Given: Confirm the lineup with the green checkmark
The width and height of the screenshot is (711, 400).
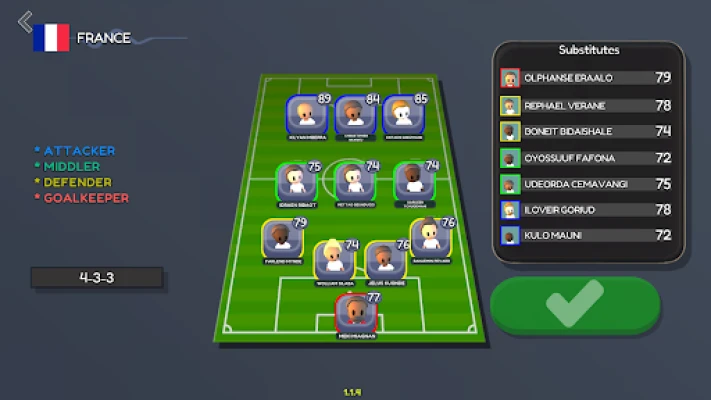Looking at the screenshot, I should [x=575, y=303].
